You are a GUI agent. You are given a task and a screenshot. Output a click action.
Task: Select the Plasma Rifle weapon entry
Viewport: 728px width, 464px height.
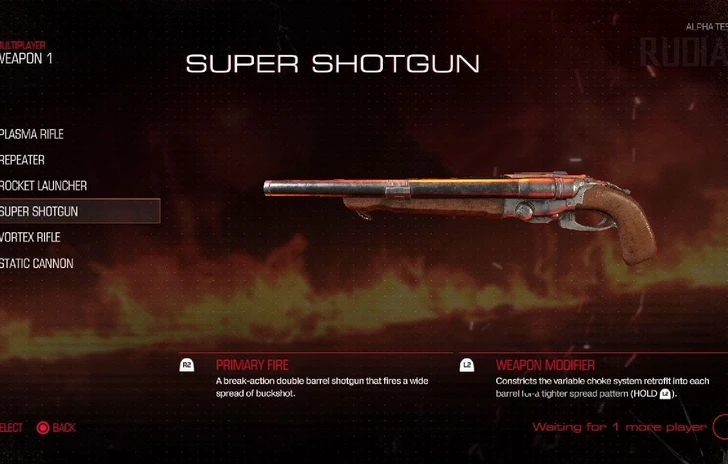[33, 134]
